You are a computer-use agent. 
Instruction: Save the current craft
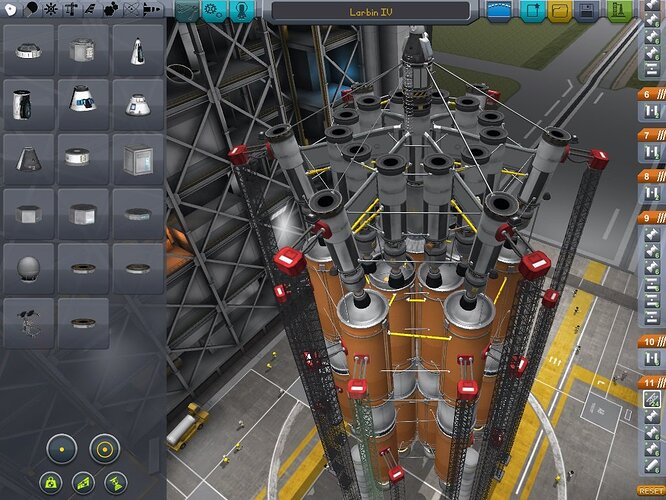click(587, 11)
